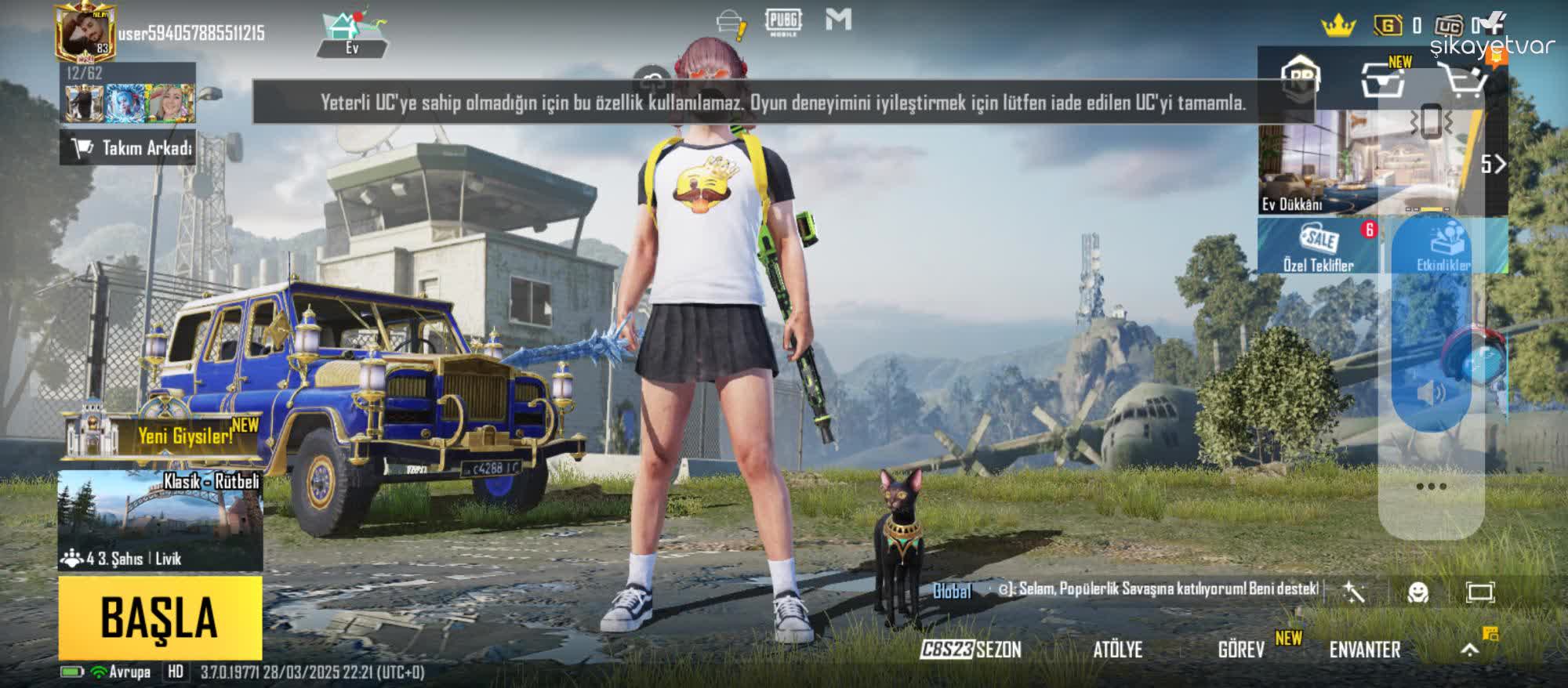Open the ATÖLYE menu
Image resolution: width=1568 pixels, height=688 pixels.
pos(1120,651)
